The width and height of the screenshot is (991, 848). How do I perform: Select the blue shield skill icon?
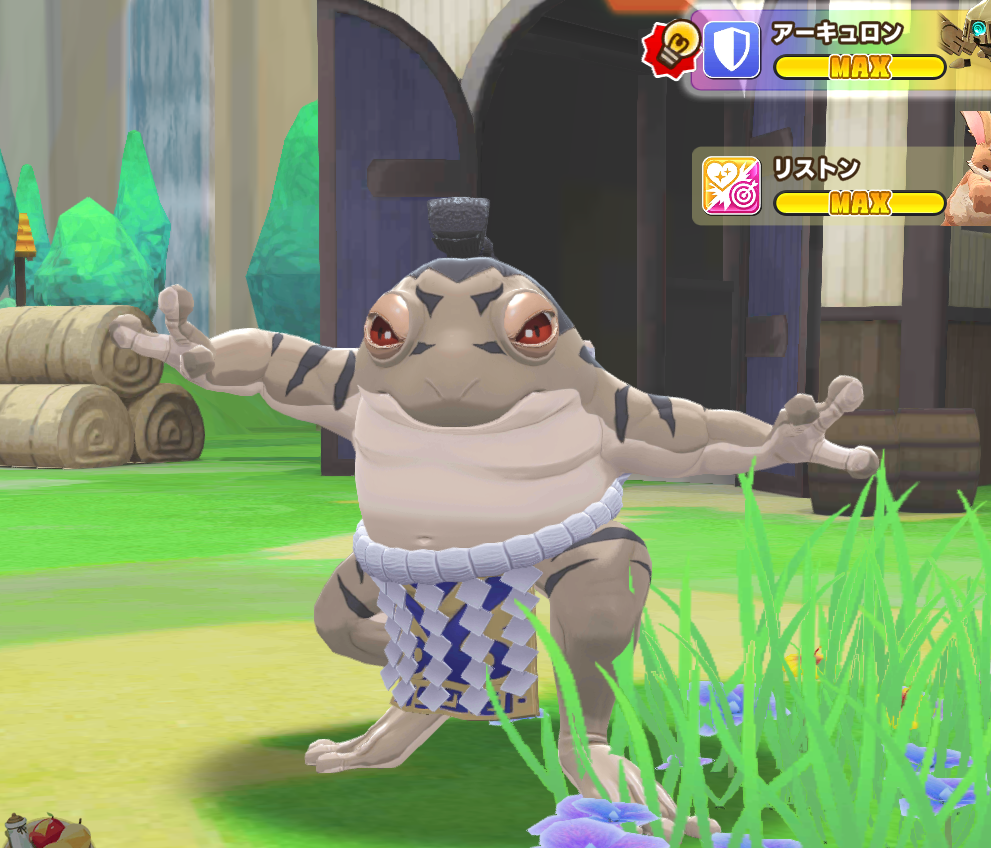731,51
